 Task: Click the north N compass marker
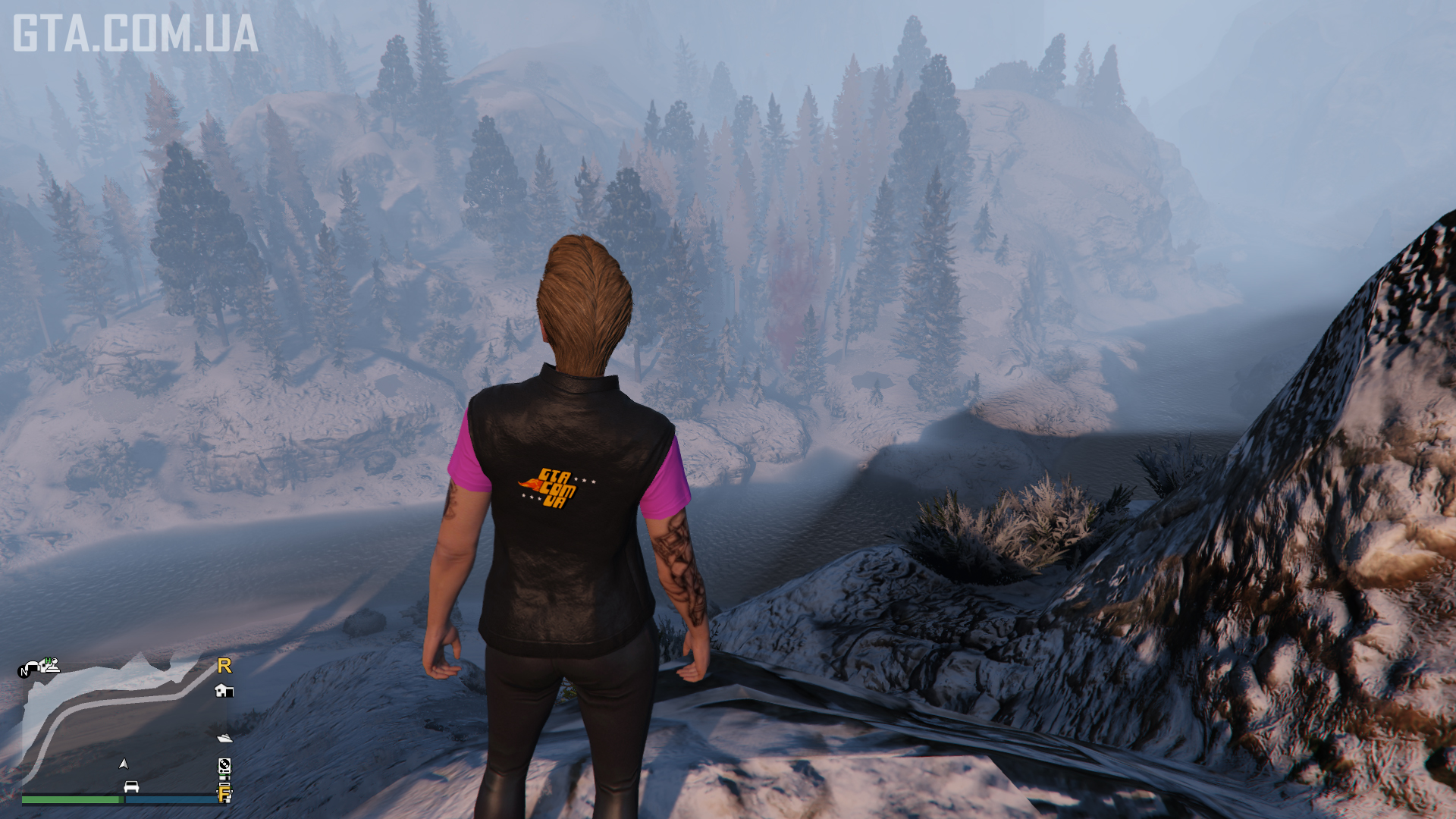coord(24,671)
